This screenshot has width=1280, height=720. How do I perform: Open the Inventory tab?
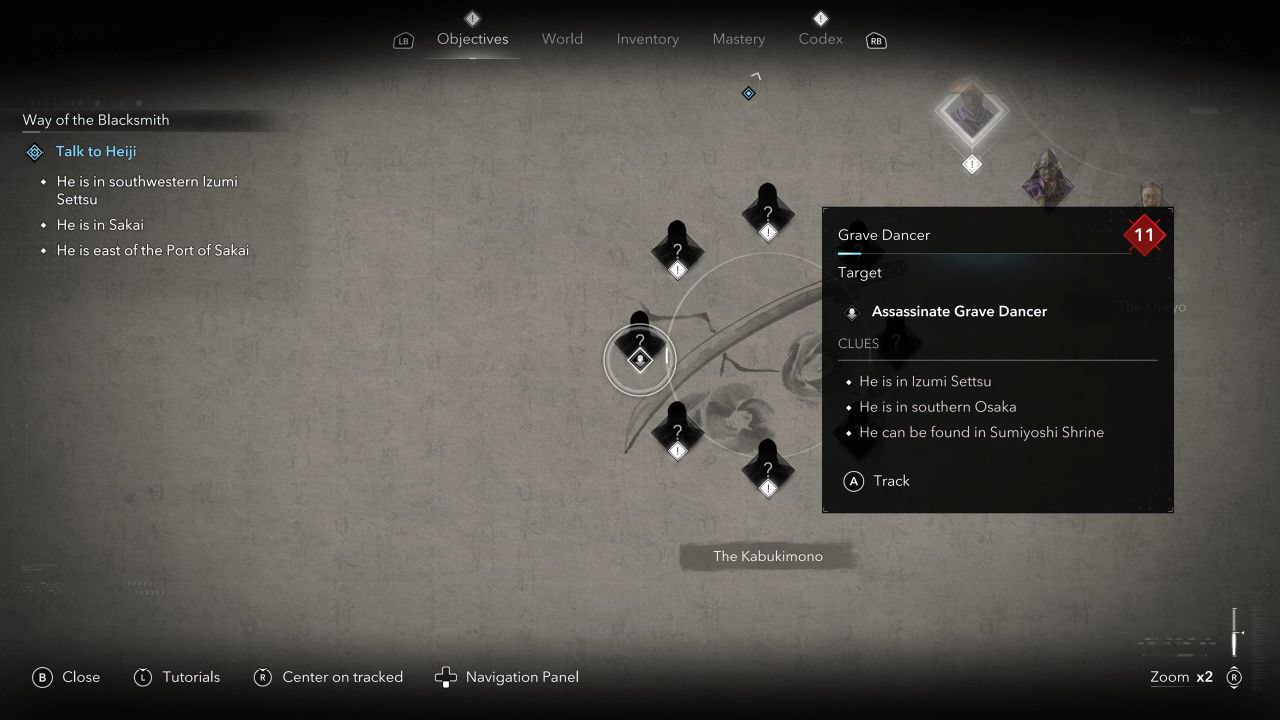coord(647,39)
